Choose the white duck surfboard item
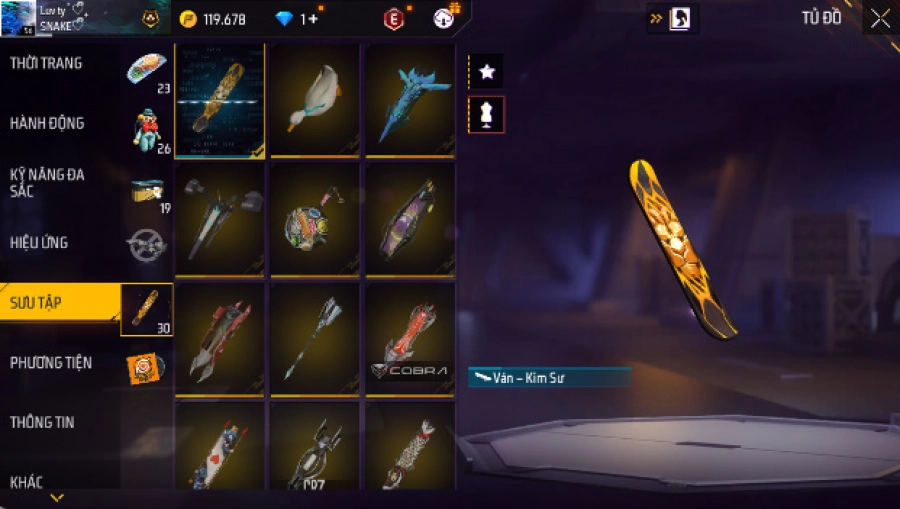 (315, 100)
